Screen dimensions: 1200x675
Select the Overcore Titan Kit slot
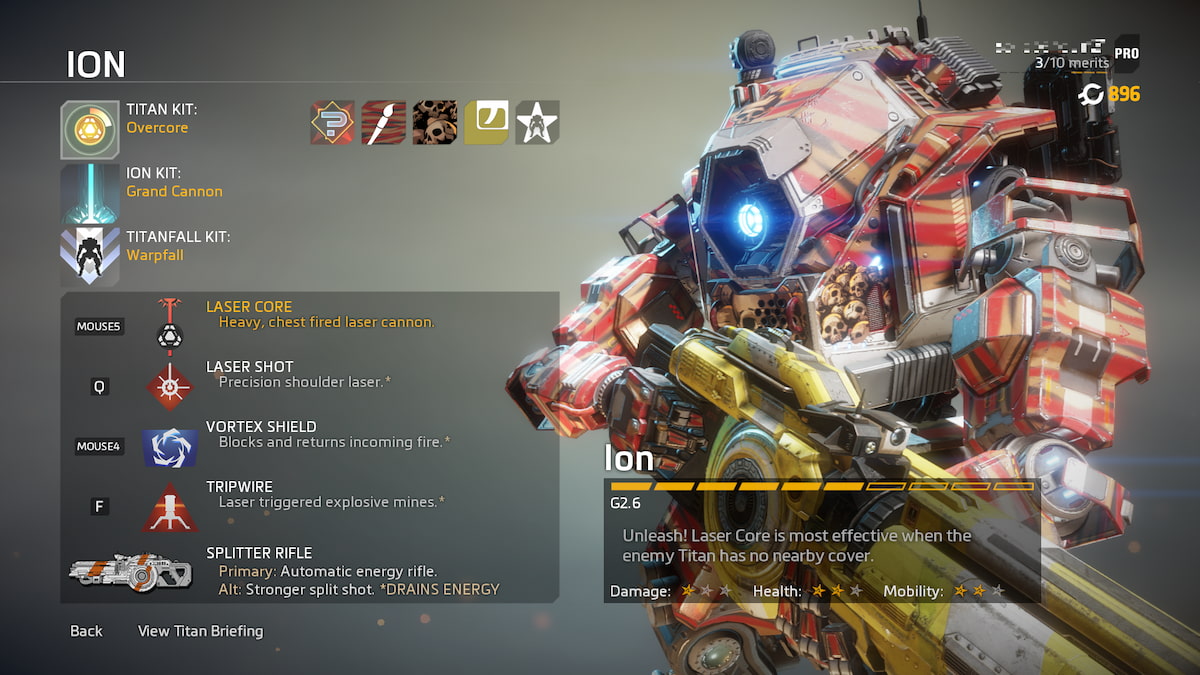[x=90, y=130]
